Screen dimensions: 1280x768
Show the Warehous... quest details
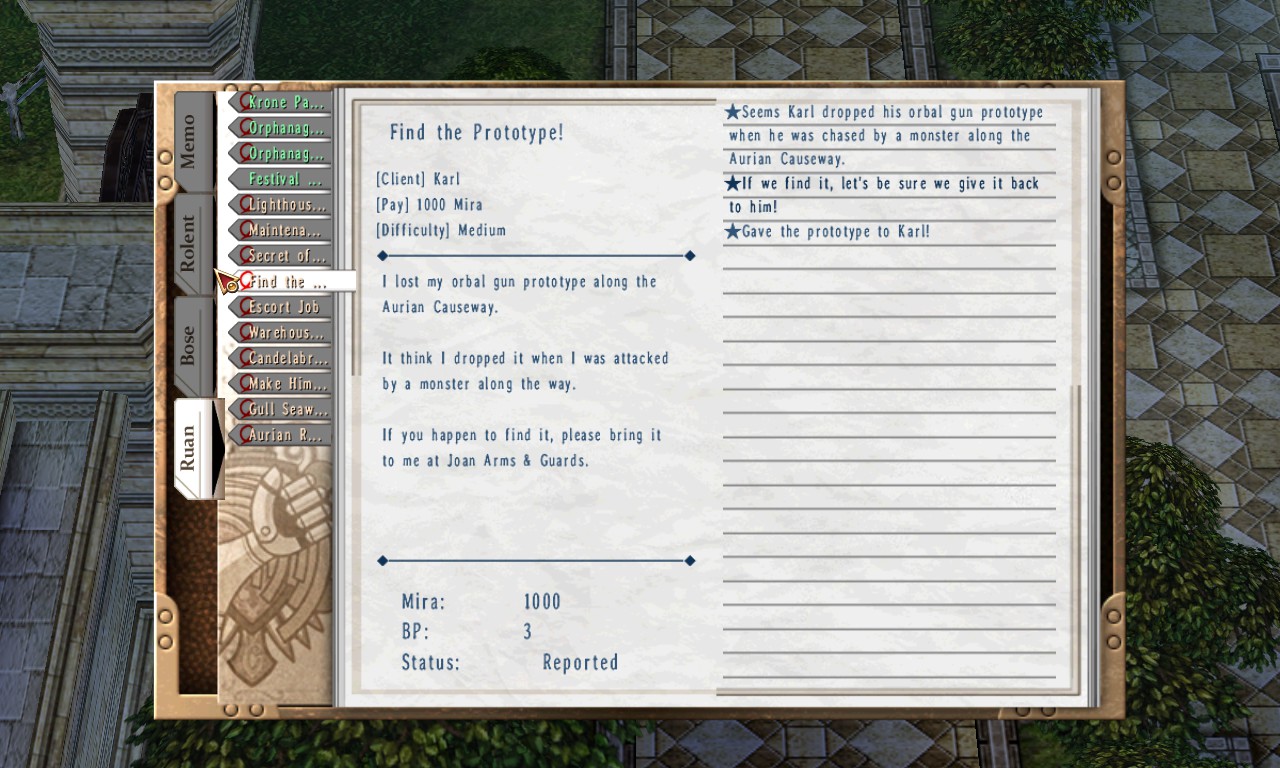point(284,333)
